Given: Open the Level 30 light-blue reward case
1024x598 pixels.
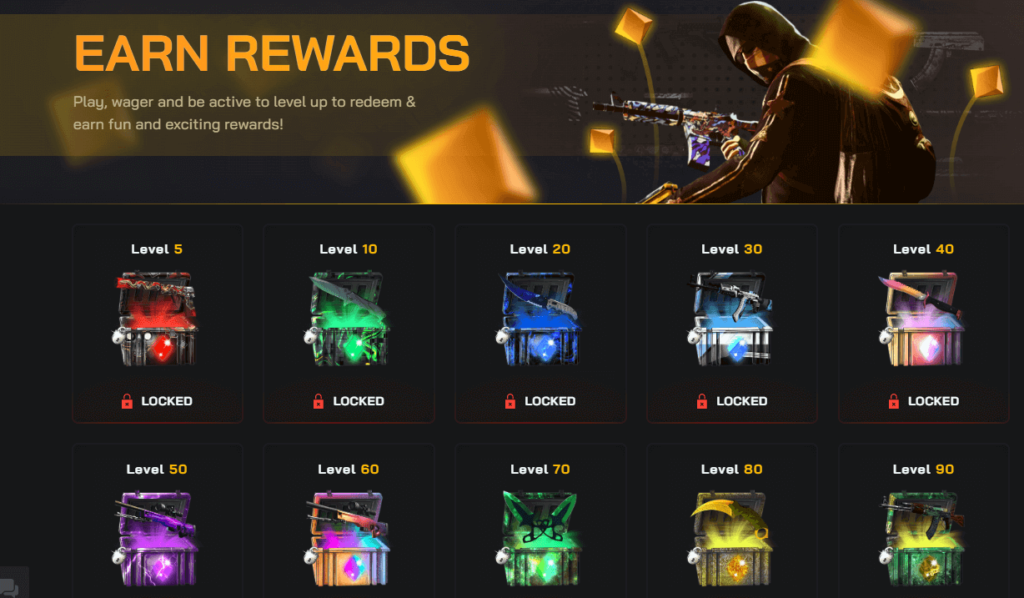Looking at the screenshot, I should [x=731, y=320].
